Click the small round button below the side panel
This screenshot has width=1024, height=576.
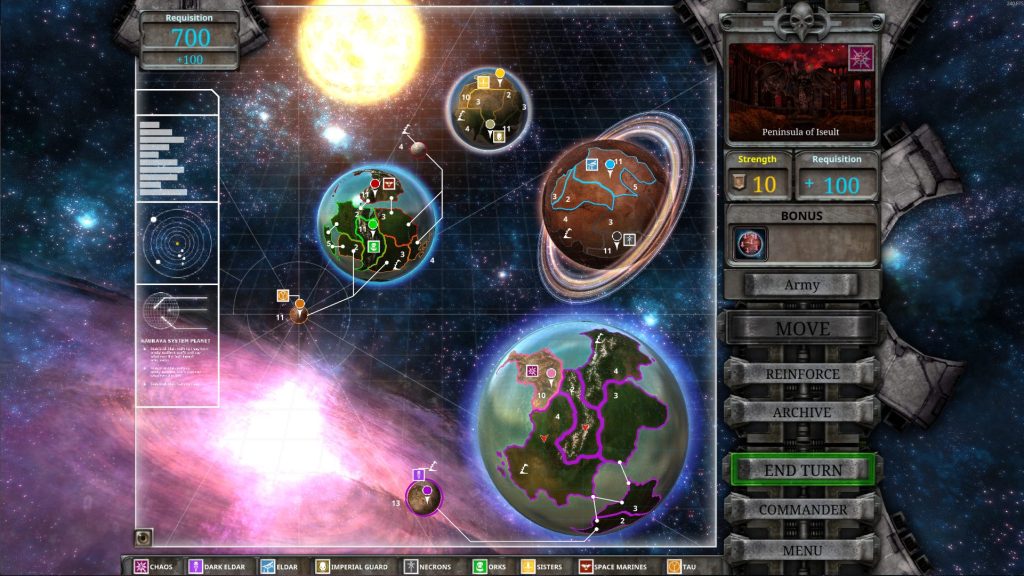[144, 537]
